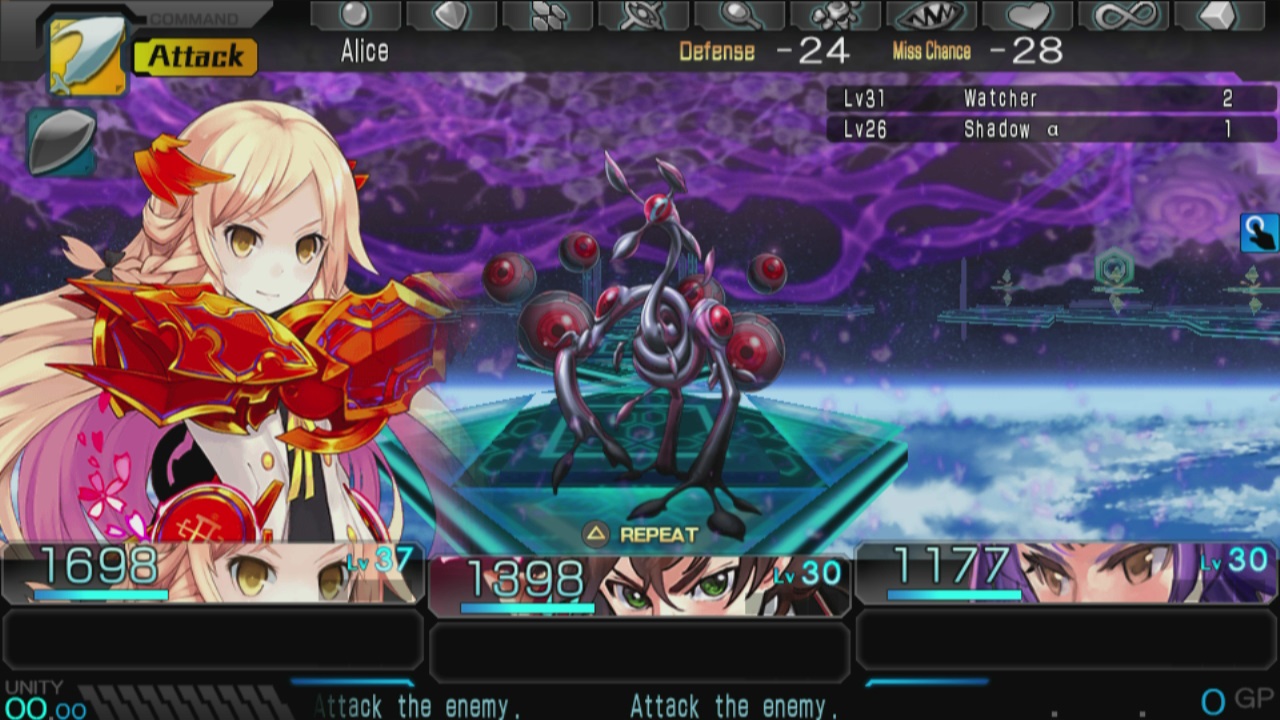Select the flower cluster command icon
The width and height of the screenshot is (1280, 720).
pos(835,16)
